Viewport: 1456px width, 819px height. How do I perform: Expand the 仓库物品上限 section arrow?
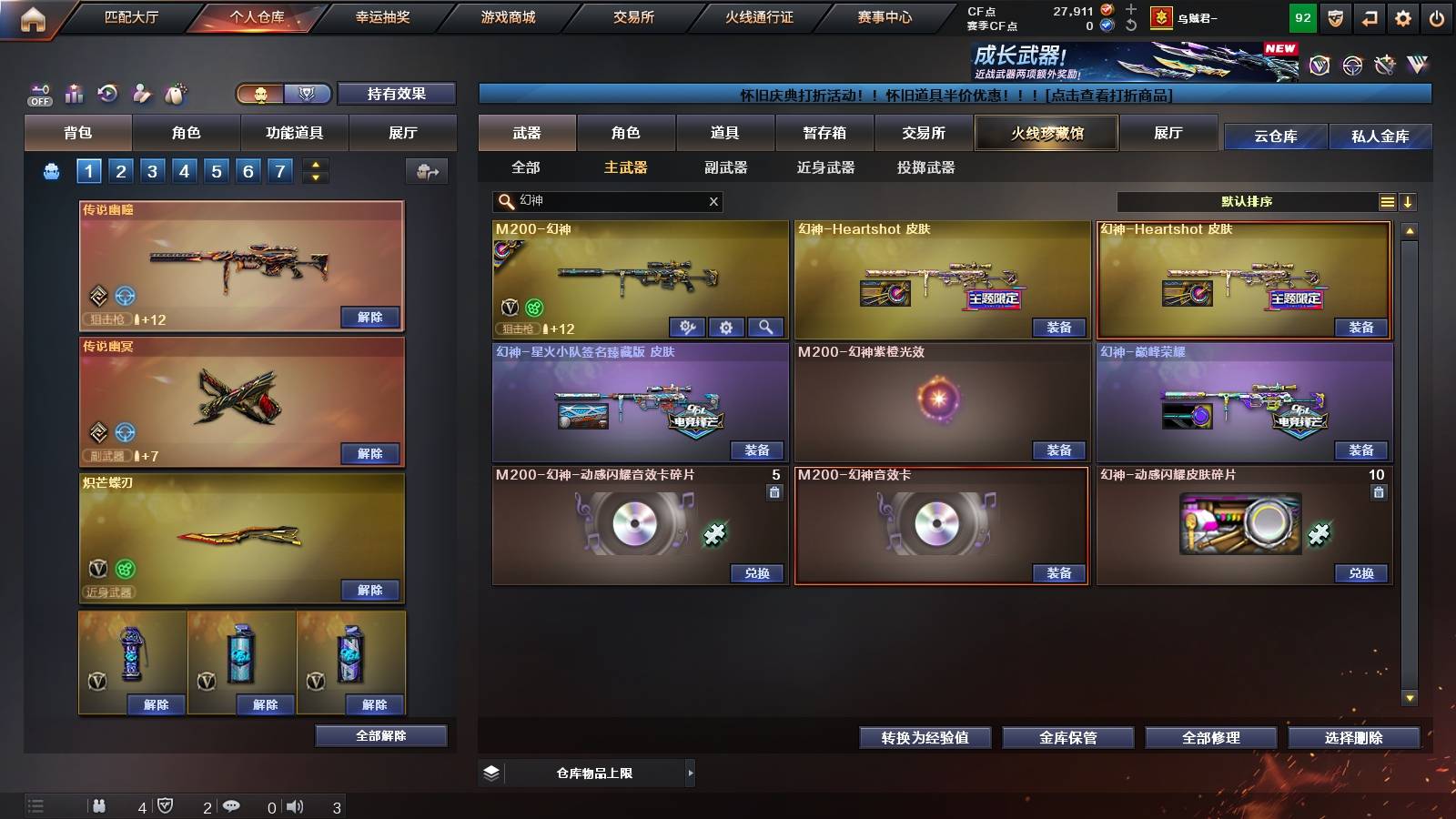[x=691, y=773]
